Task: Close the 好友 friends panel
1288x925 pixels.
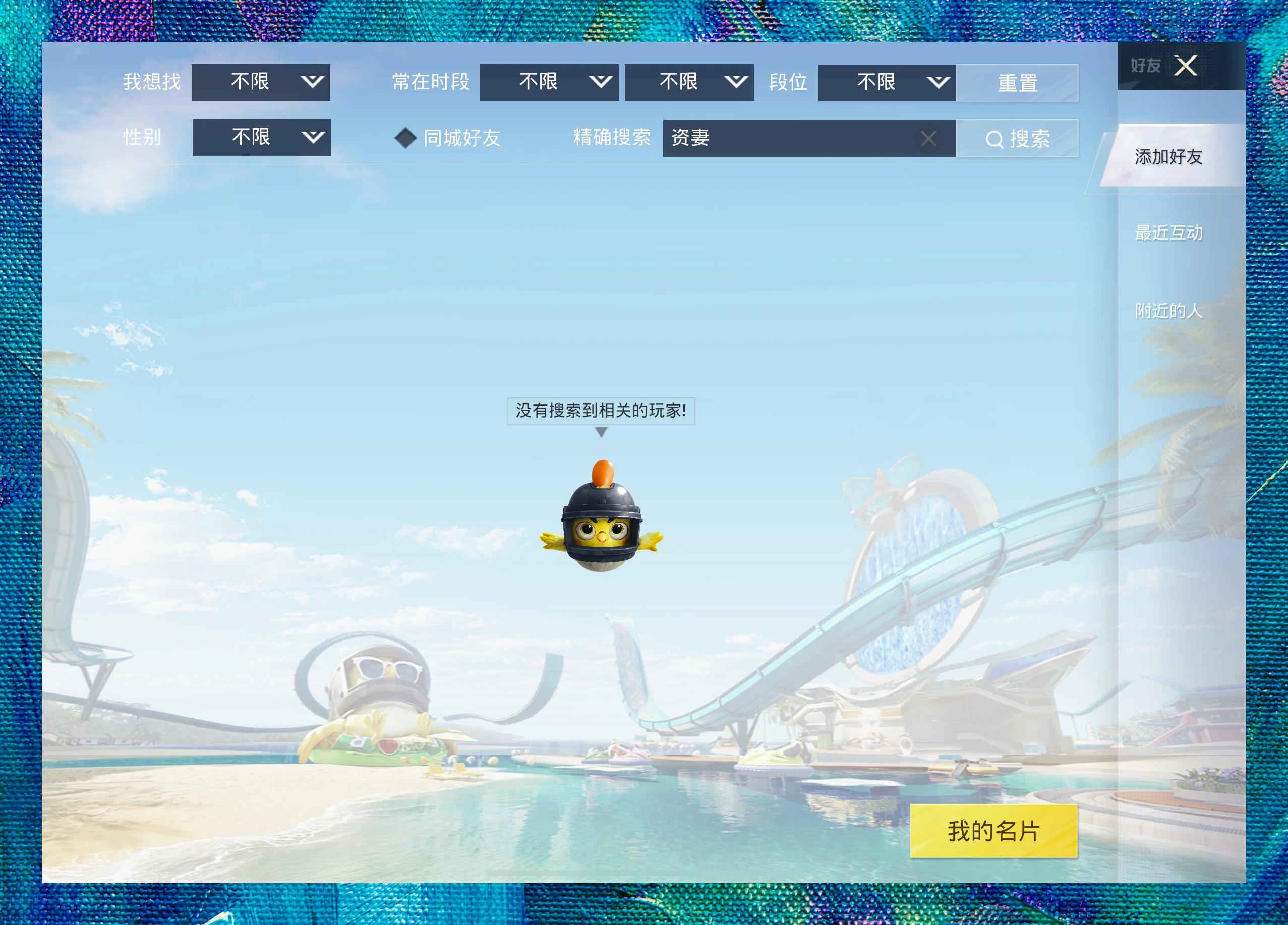Action: point(1186,66)
